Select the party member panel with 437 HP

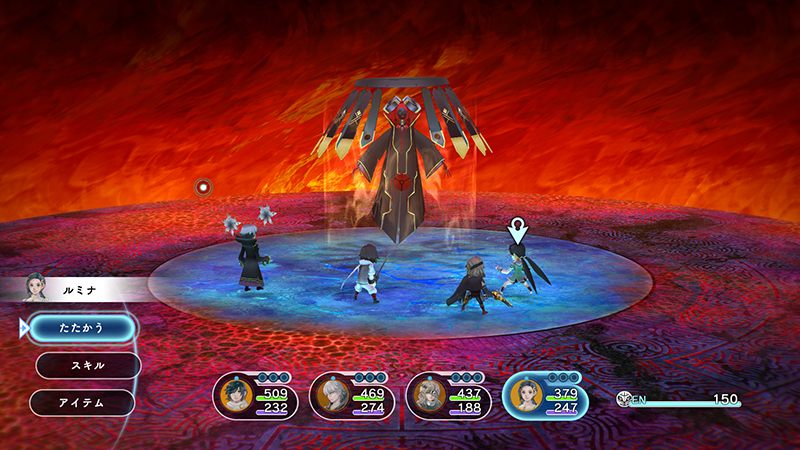(448, 398)
